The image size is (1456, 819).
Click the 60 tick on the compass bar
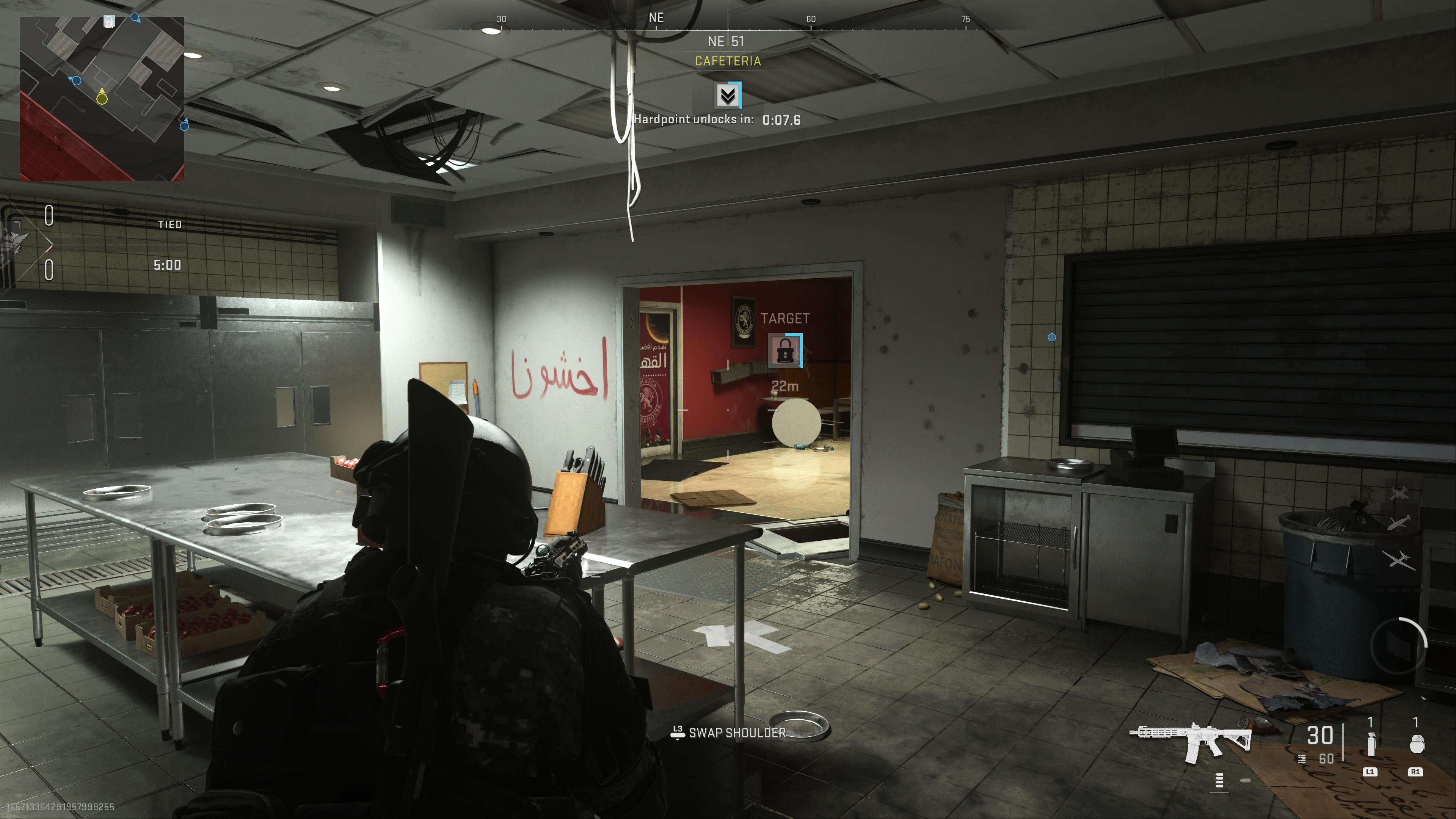pyautogui.click(x=811, y=19)
